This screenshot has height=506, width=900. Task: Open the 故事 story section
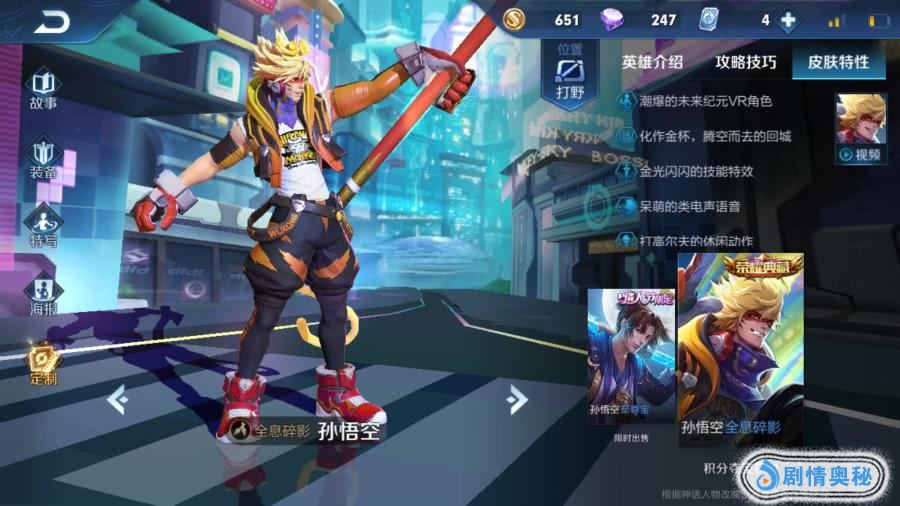click(x=43, y=89)
